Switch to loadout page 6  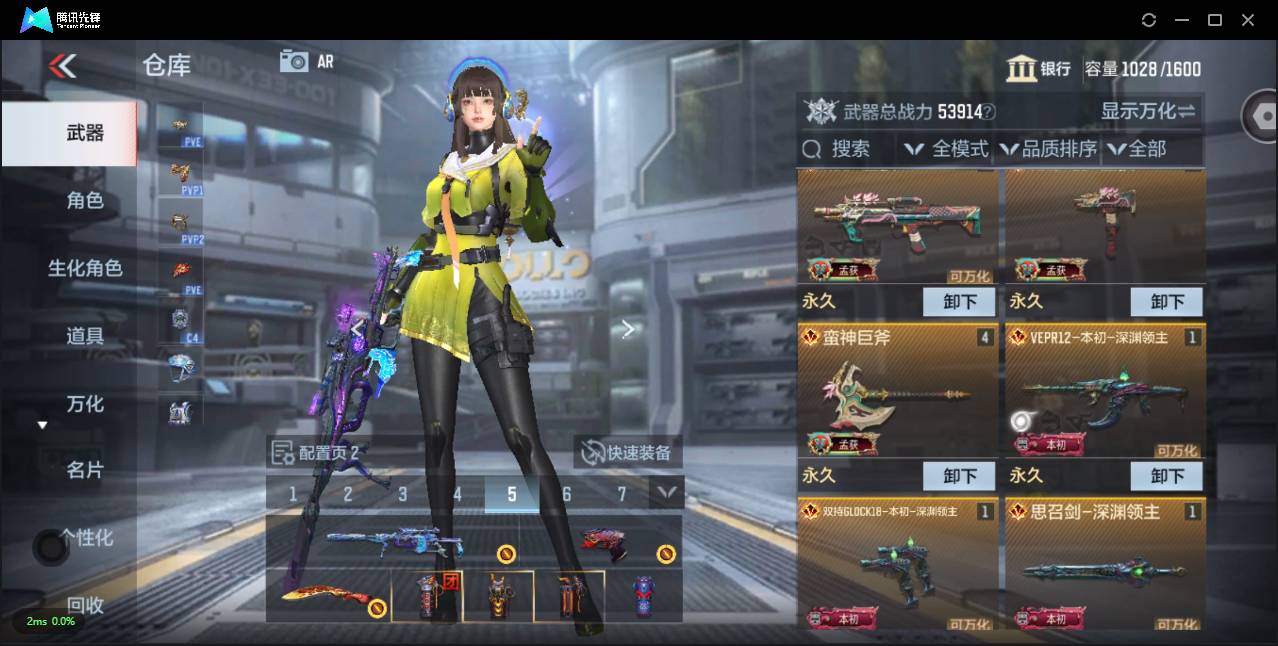pyautogui.click(x=567, y=494)
